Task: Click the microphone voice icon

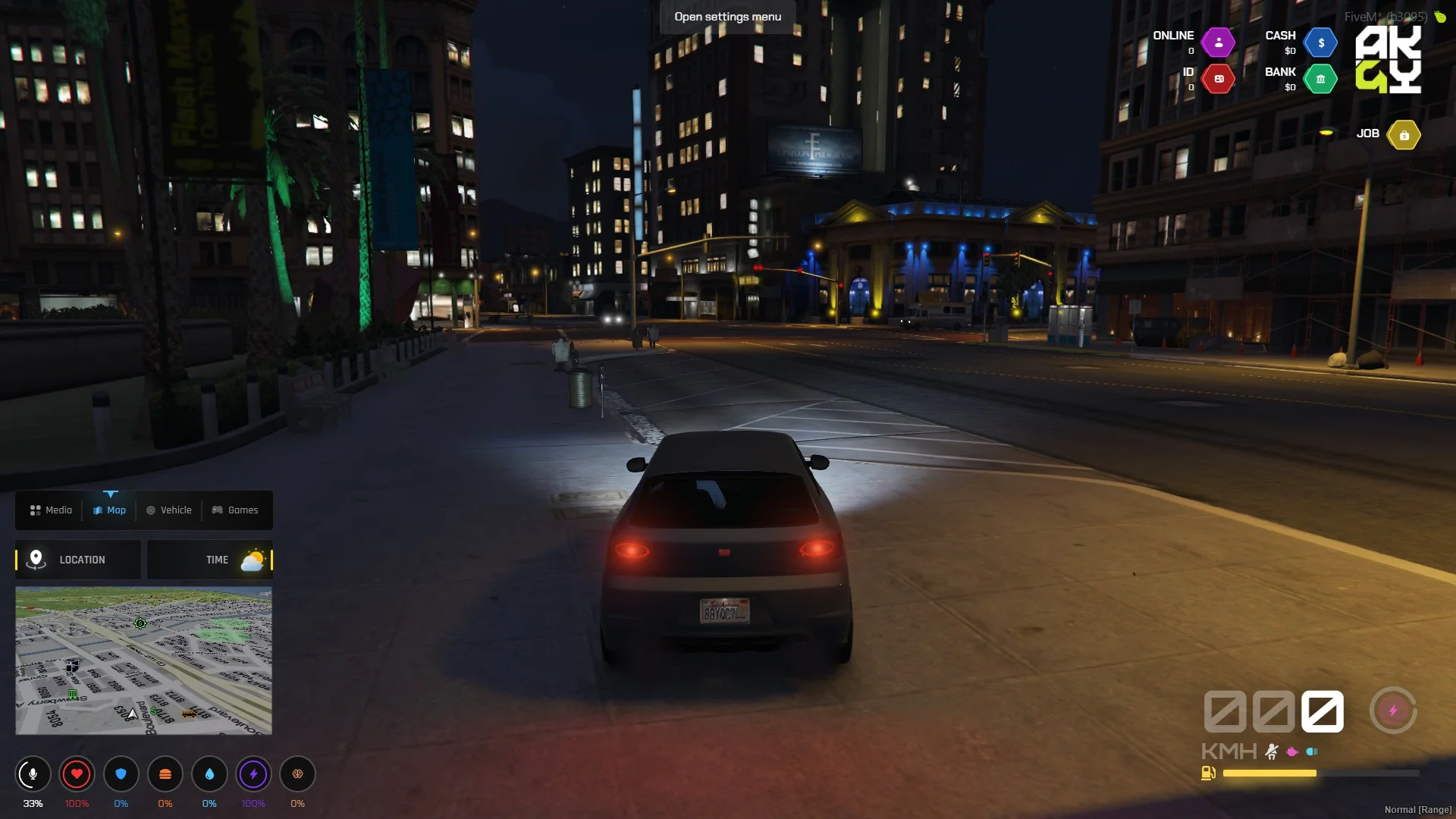Action: coord(33,774)
